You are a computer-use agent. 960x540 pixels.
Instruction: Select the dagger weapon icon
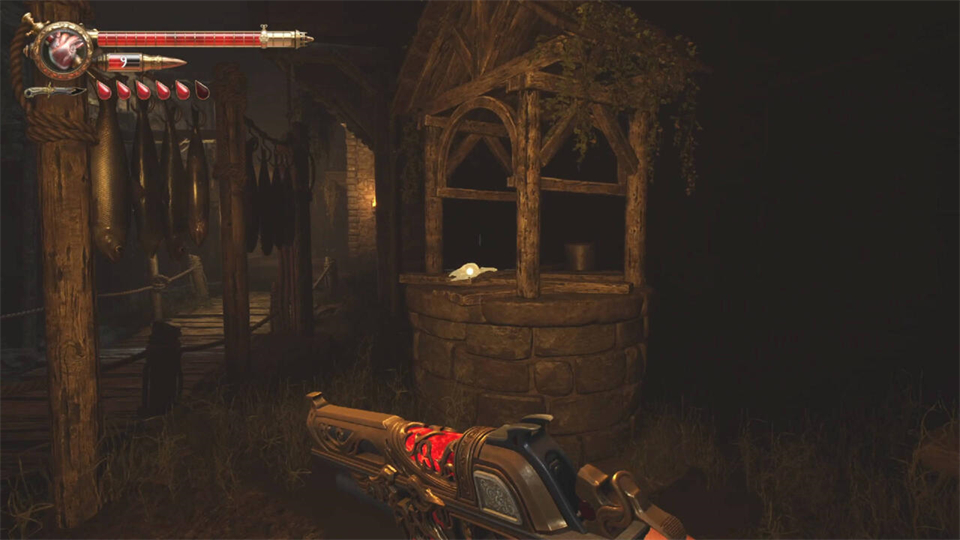[55, 92]
